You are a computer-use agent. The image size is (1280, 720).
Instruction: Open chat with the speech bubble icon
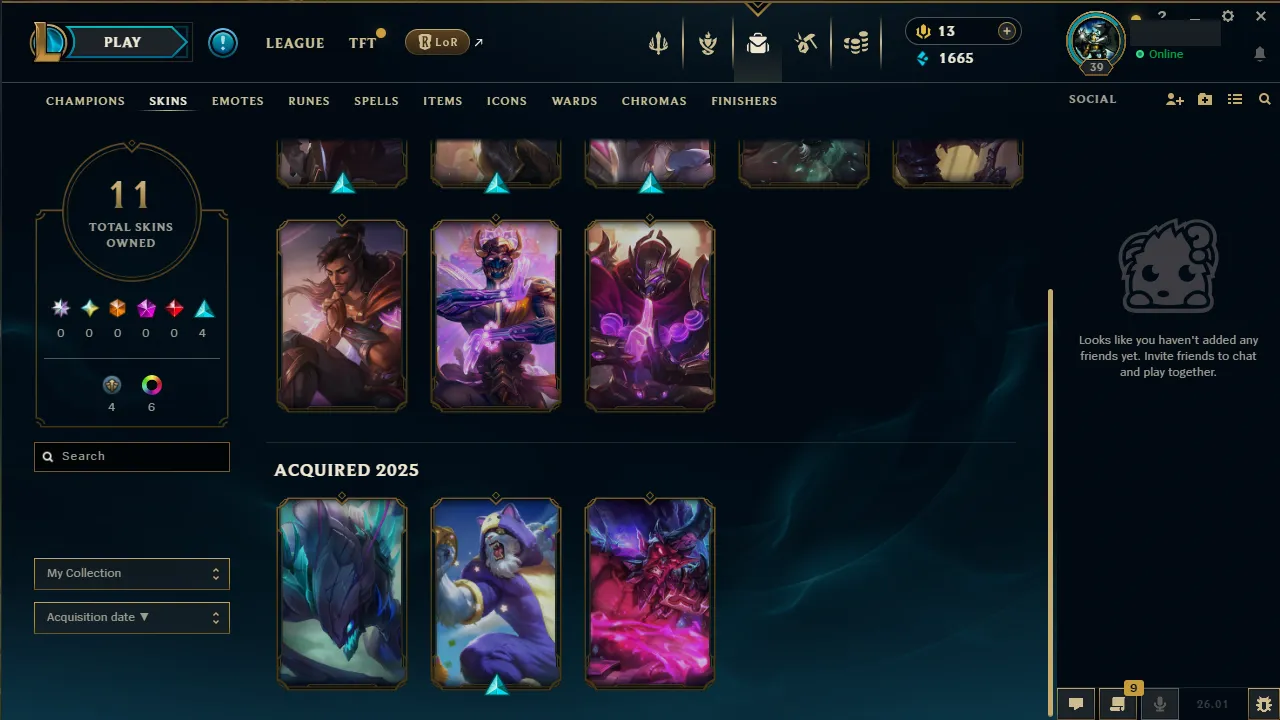[x=1075, y=704]
